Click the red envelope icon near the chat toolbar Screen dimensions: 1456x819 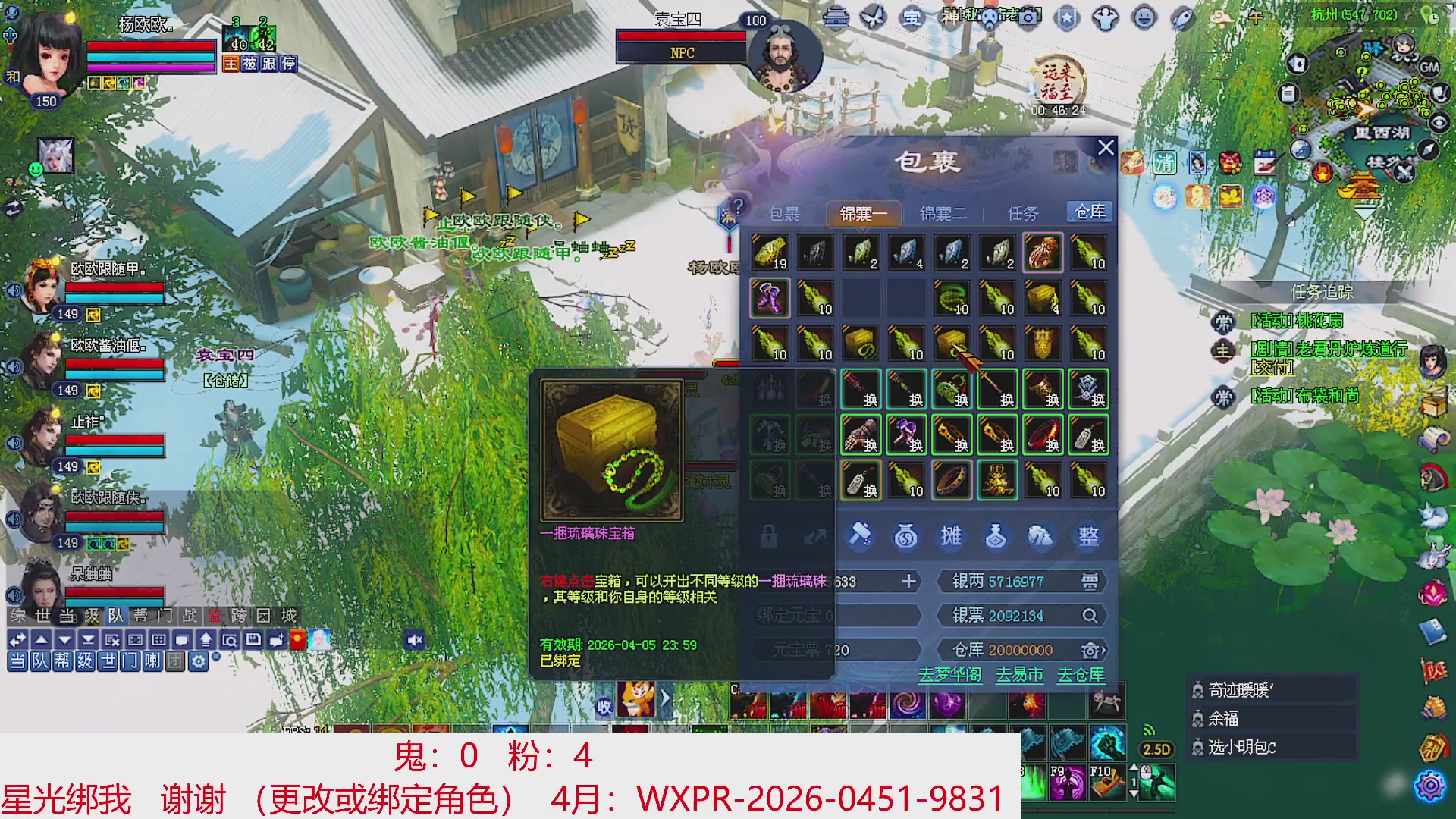297,639
